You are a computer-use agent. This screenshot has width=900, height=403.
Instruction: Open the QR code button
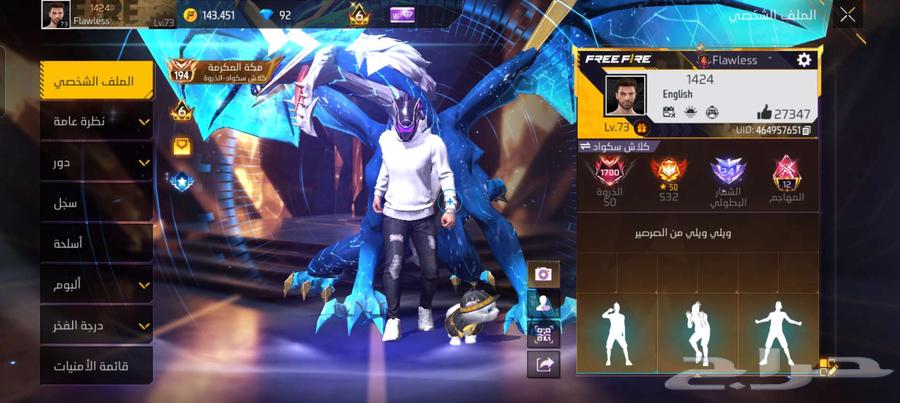543,334
